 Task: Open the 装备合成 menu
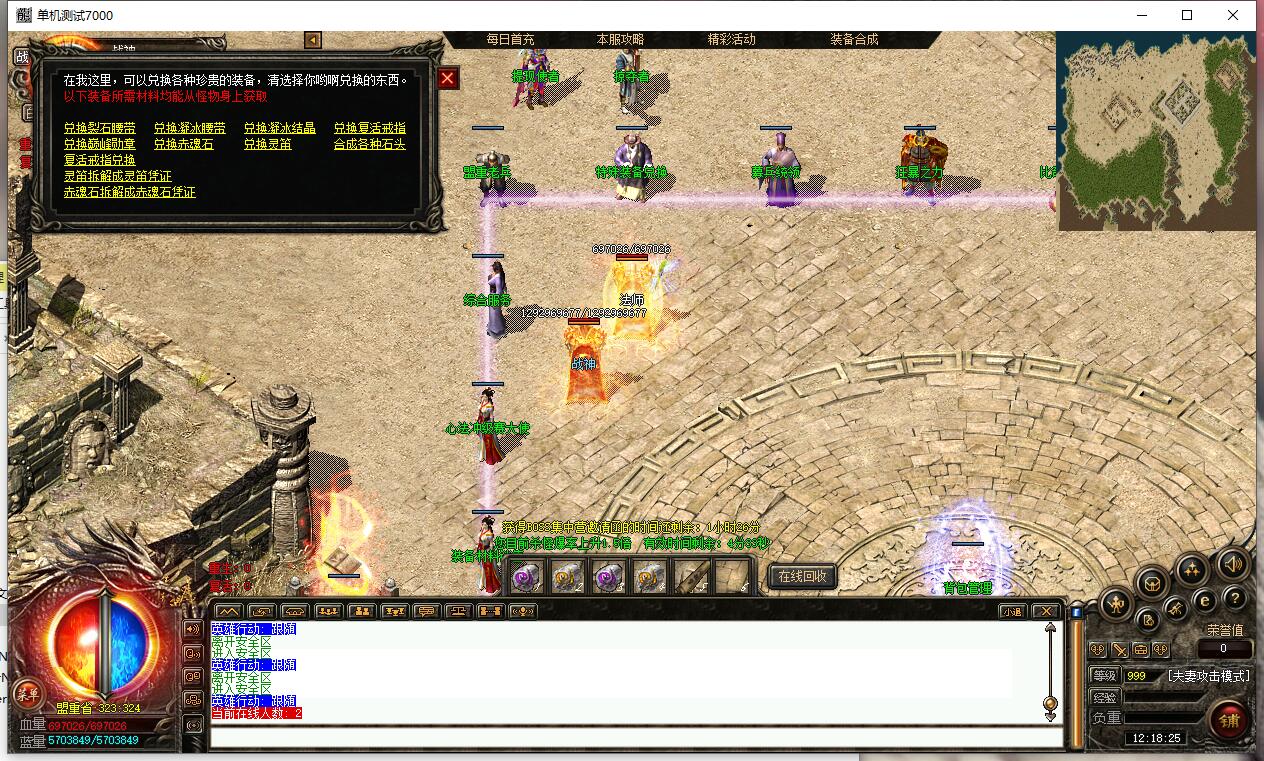click(854, 39)
